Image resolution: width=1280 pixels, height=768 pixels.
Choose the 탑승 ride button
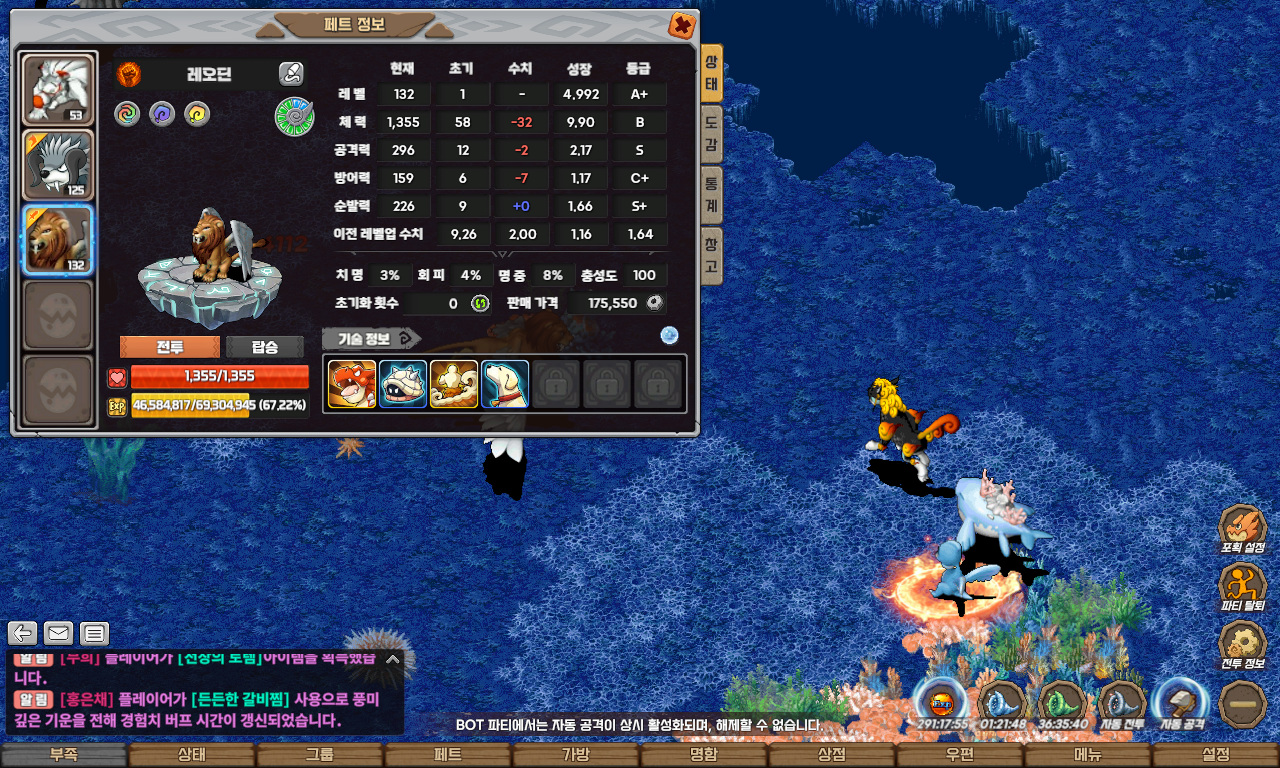(265, 347)
